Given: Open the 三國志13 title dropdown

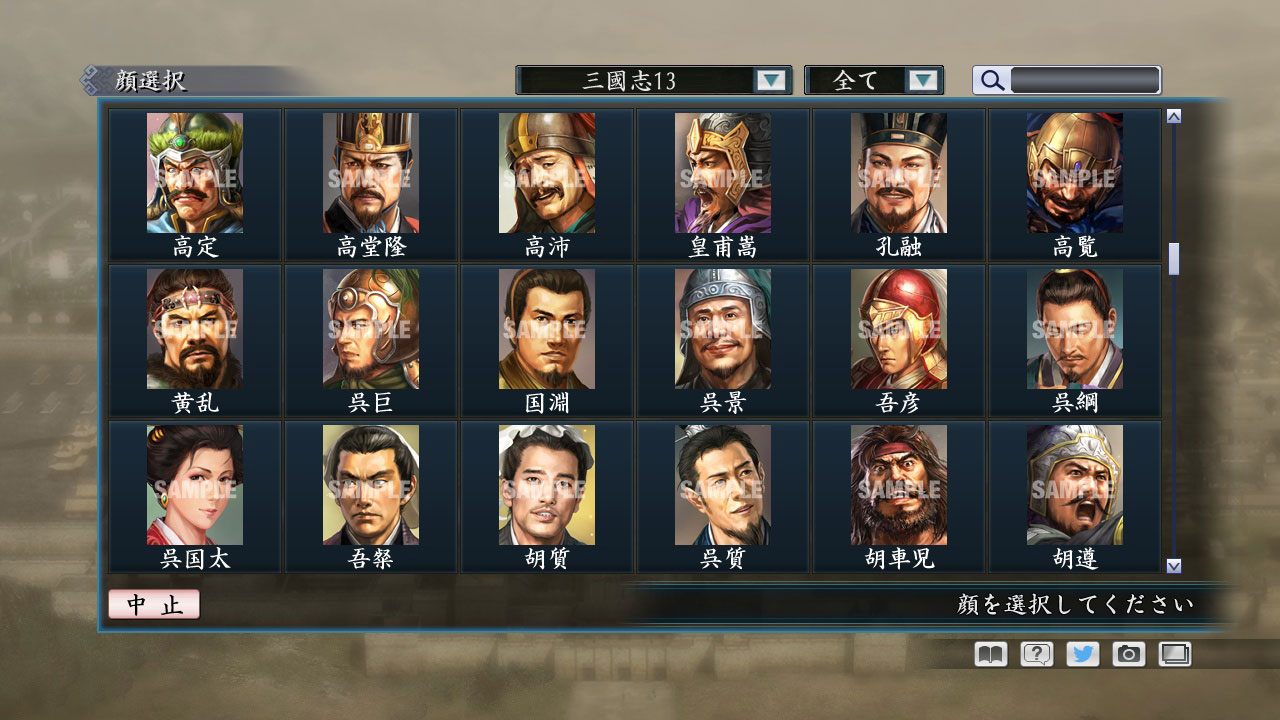Looking at the screenshot, I should [645, 81].
